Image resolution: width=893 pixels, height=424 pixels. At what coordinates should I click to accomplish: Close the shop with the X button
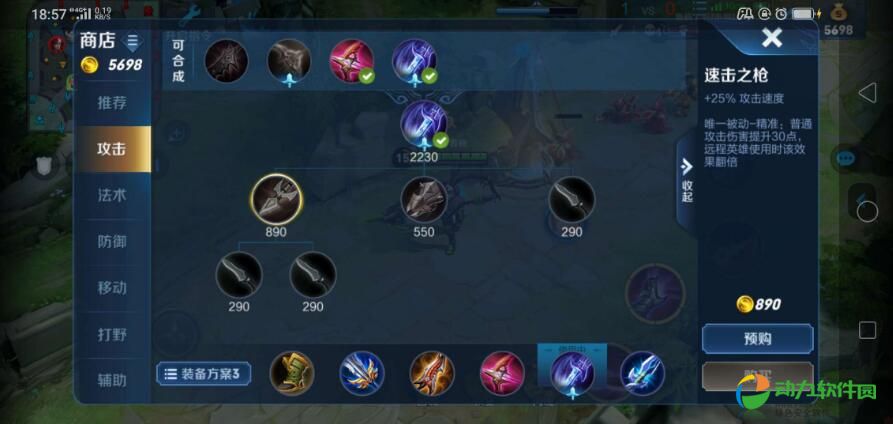(771, 39)
